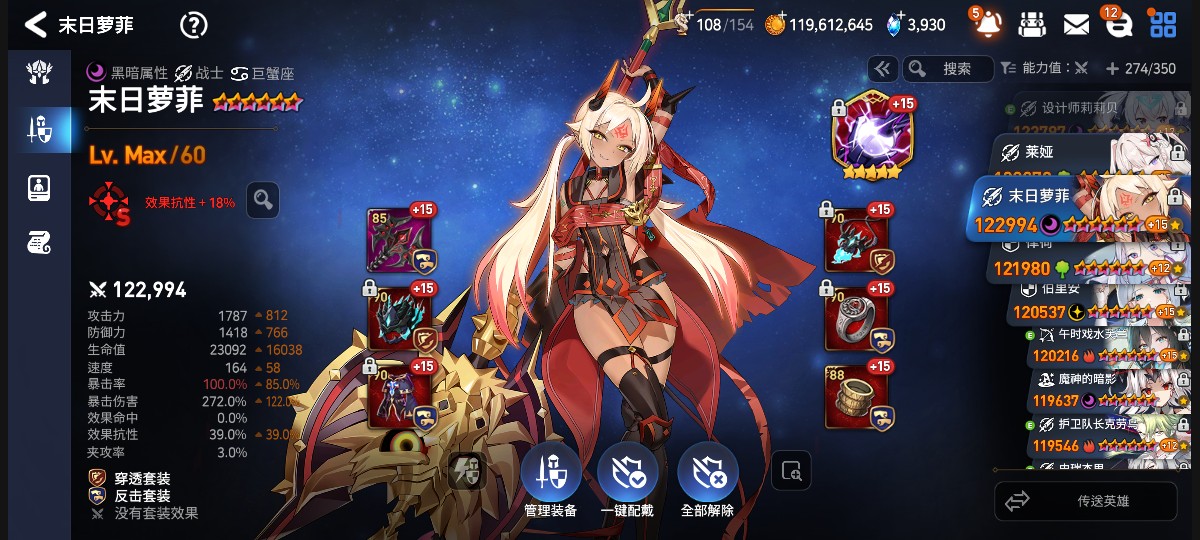Open the question mark help button

pos(193,25)
